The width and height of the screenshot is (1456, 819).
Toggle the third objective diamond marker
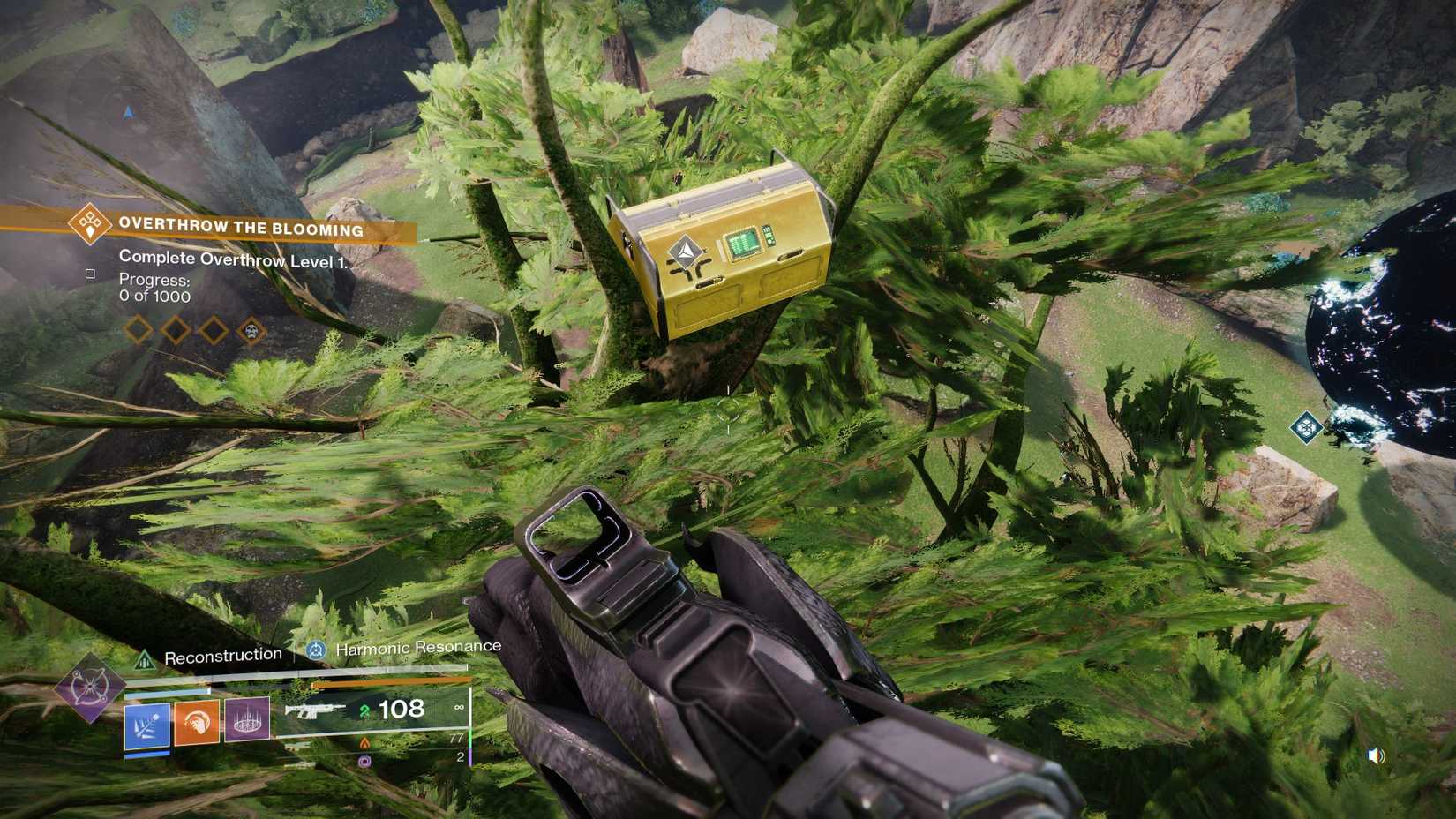pos(214,331)
